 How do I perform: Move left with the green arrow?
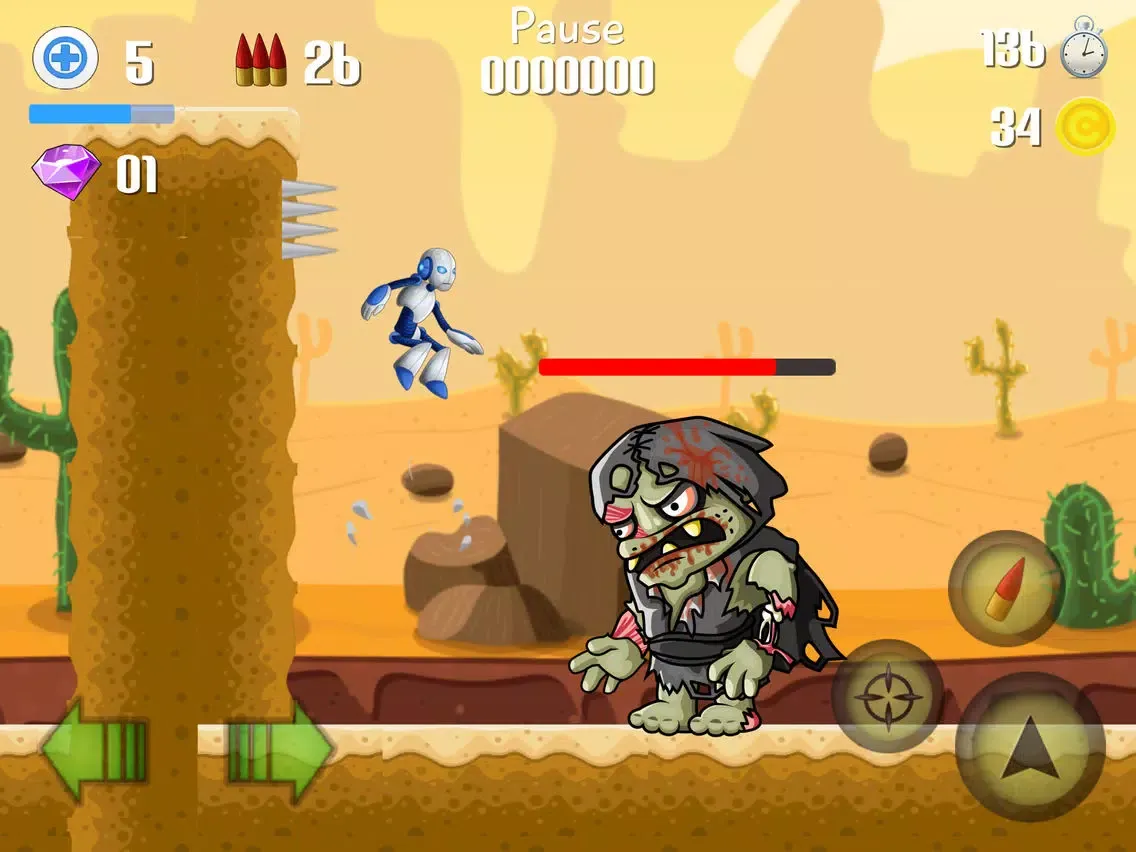pos(93,750)
